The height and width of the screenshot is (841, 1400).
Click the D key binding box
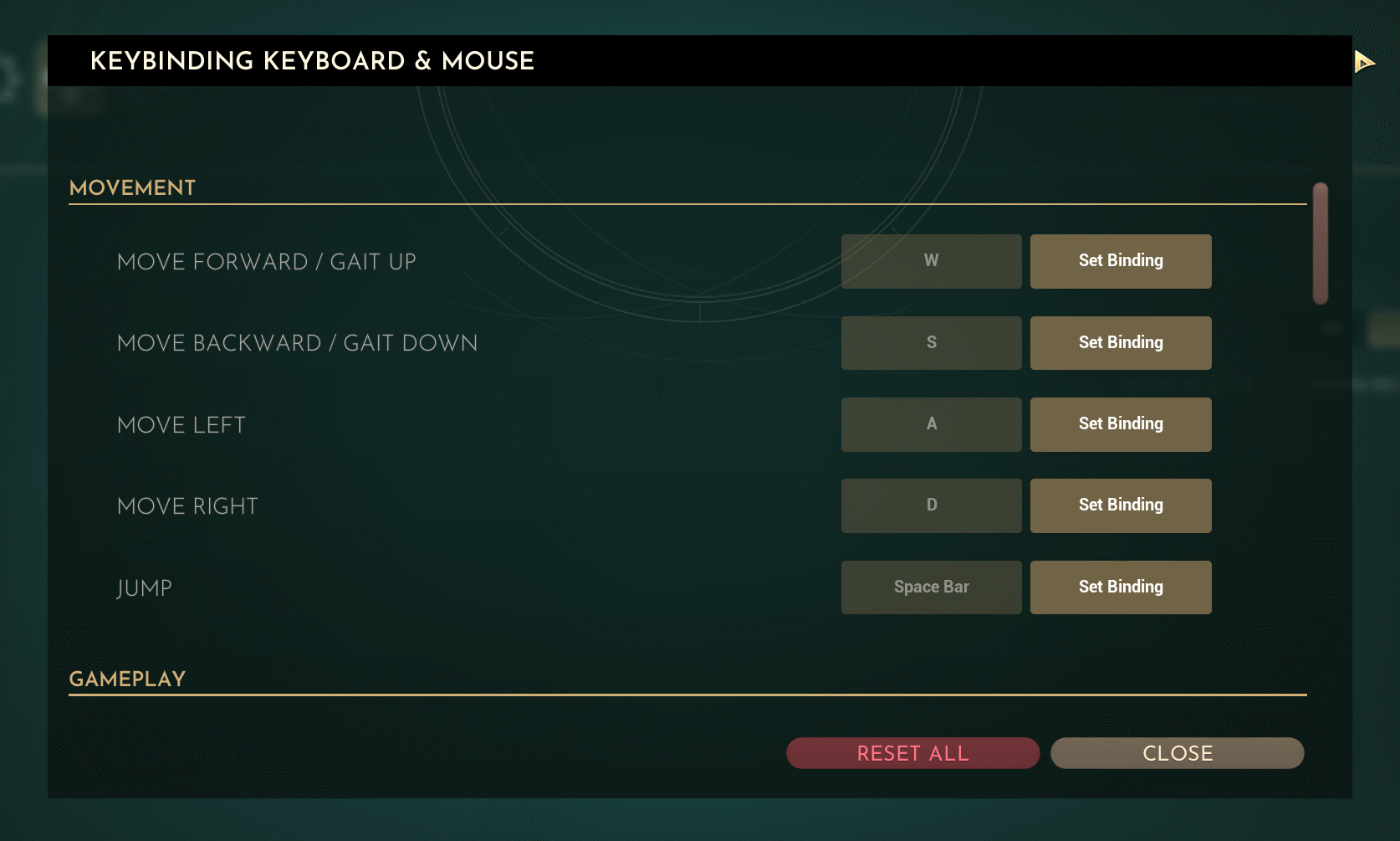pyautogui.click(x=931, y=505)
